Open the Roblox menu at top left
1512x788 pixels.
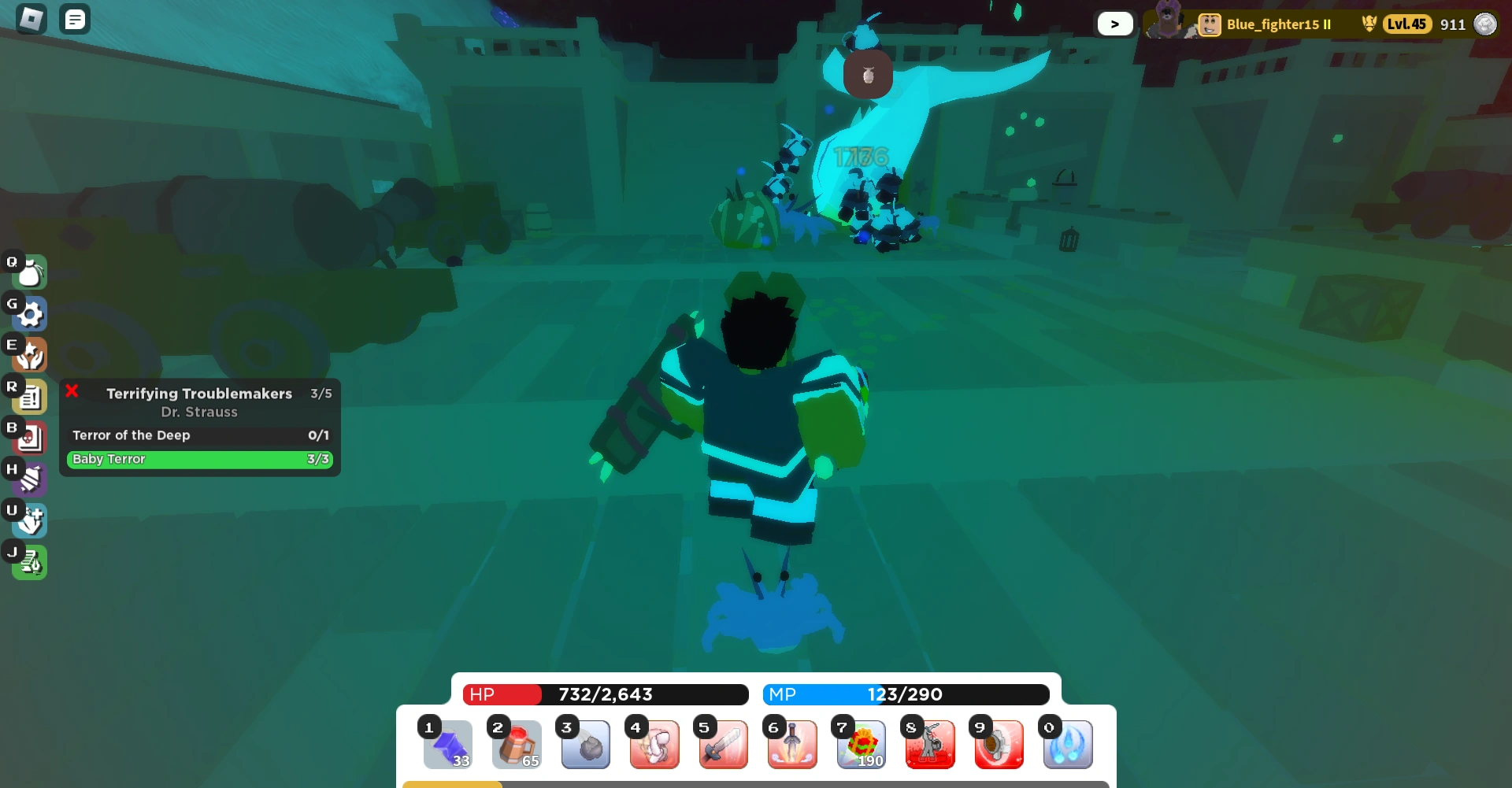click(x=31, y=18)
